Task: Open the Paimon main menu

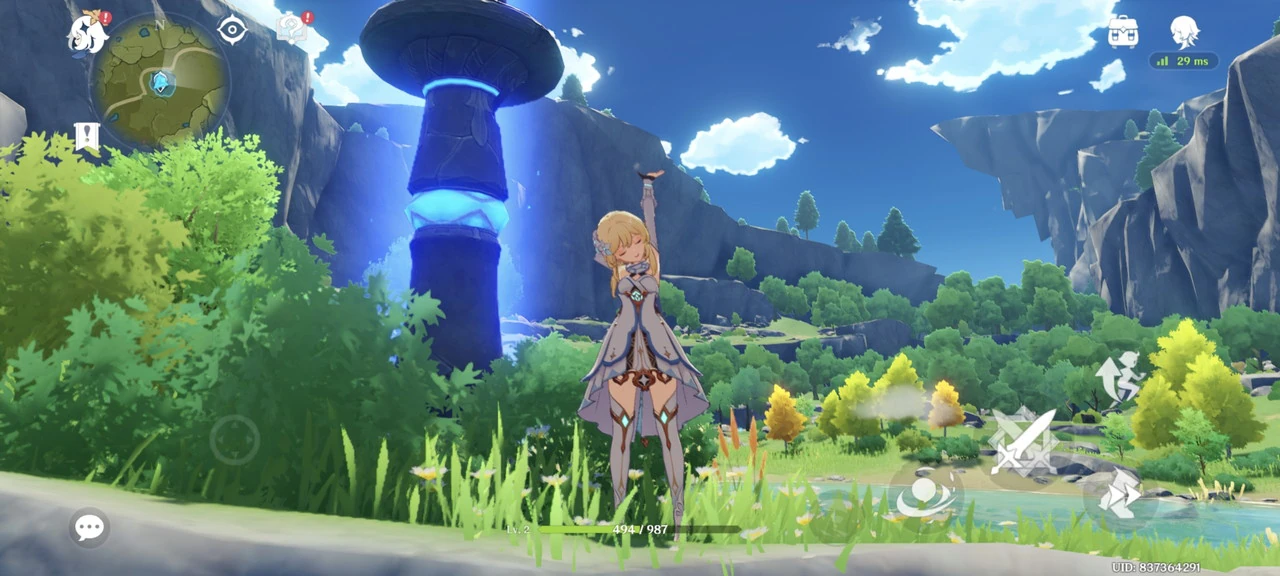Action: 88,34
